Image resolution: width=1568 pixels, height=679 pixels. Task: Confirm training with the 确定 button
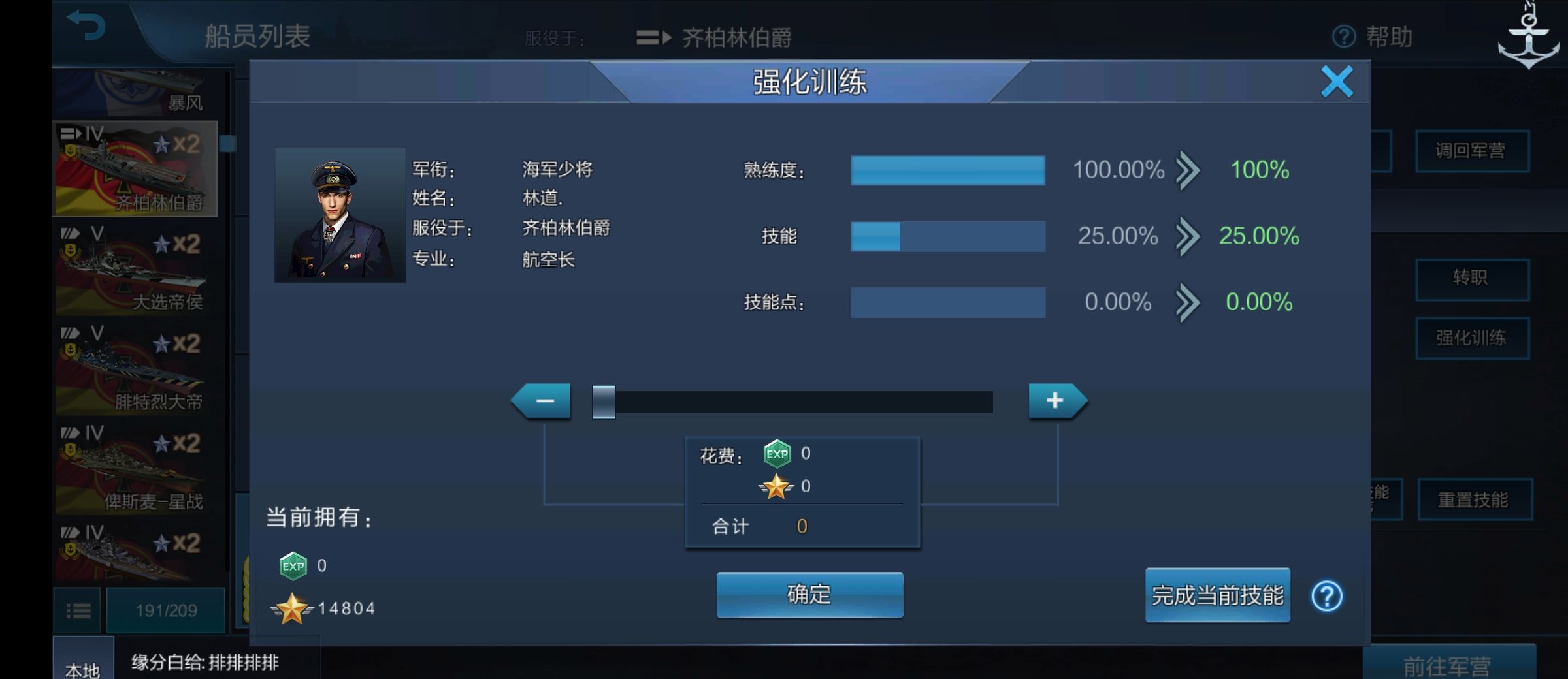pyautogui.click(x=809, y=595)
